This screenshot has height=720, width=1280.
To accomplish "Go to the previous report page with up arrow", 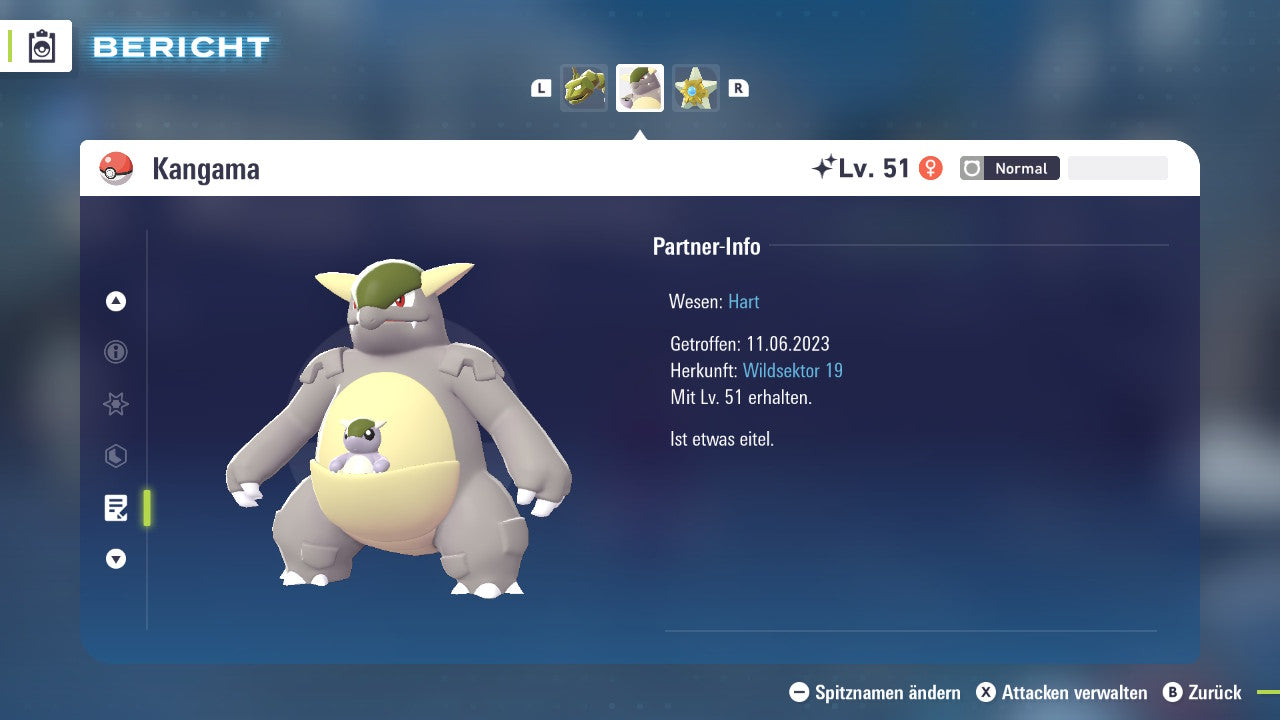I will [x=116, y=301].
